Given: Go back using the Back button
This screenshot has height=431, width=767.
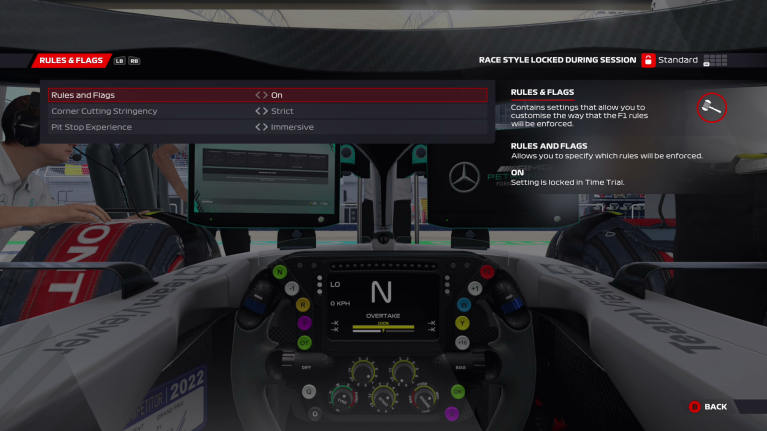Looking at the screenshot, I should [x=707, y=407].
